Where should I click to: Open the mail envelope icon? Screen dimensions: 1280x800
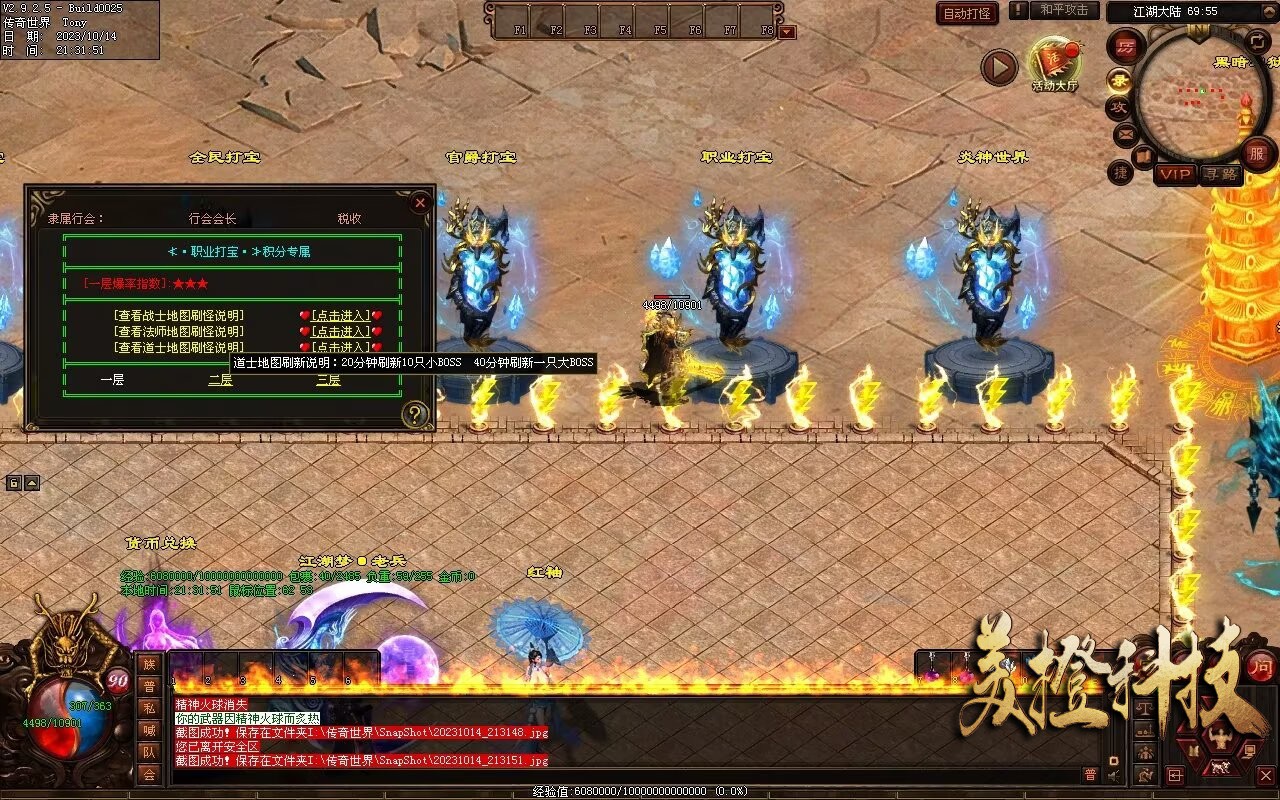1125,133
